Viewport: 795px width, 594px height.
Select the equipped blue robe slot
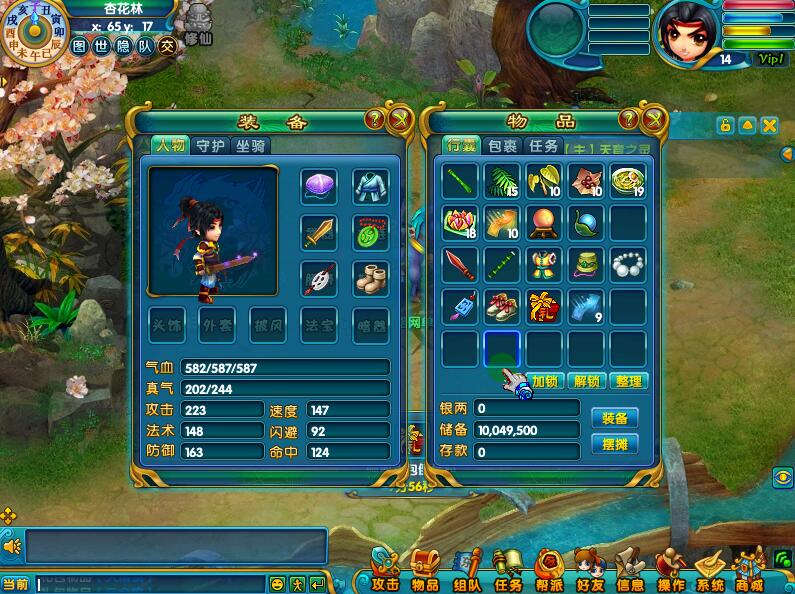(370, 186)
